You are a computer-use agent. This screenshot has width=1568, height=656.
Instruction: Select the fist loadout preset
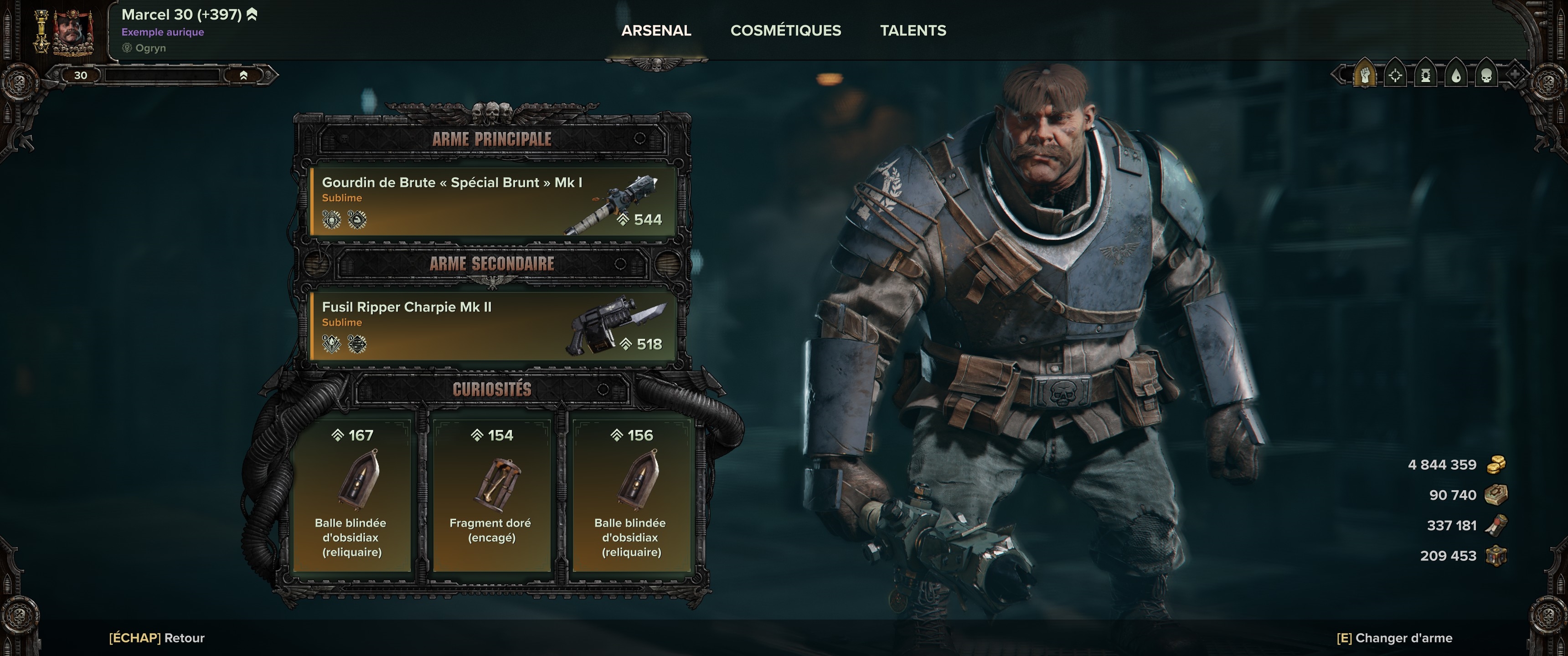[1365, 76]
